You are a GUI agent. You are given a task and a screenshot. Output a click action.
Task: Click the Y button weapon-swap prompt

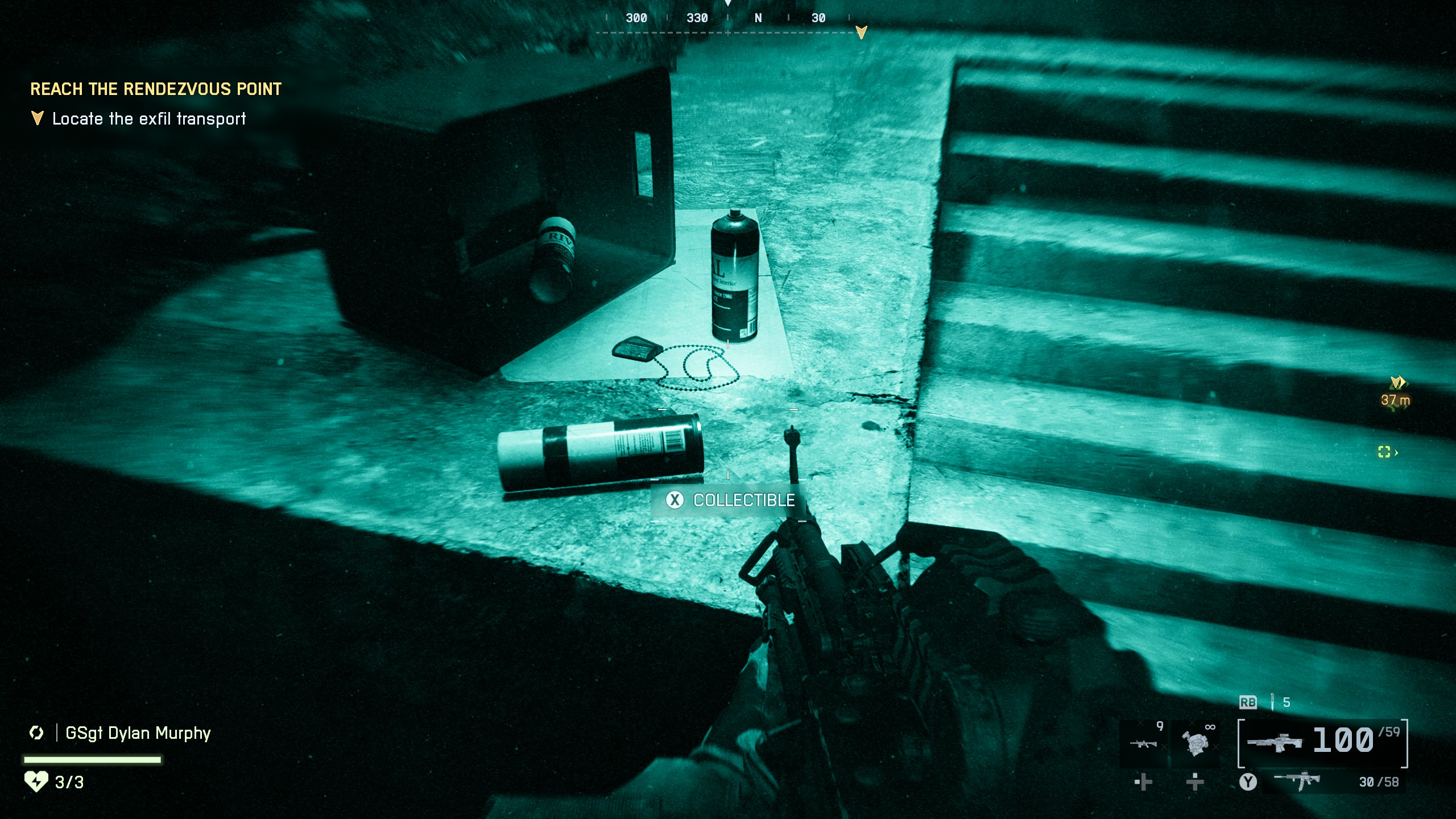pyautogui.click(x=1248, y=783)
